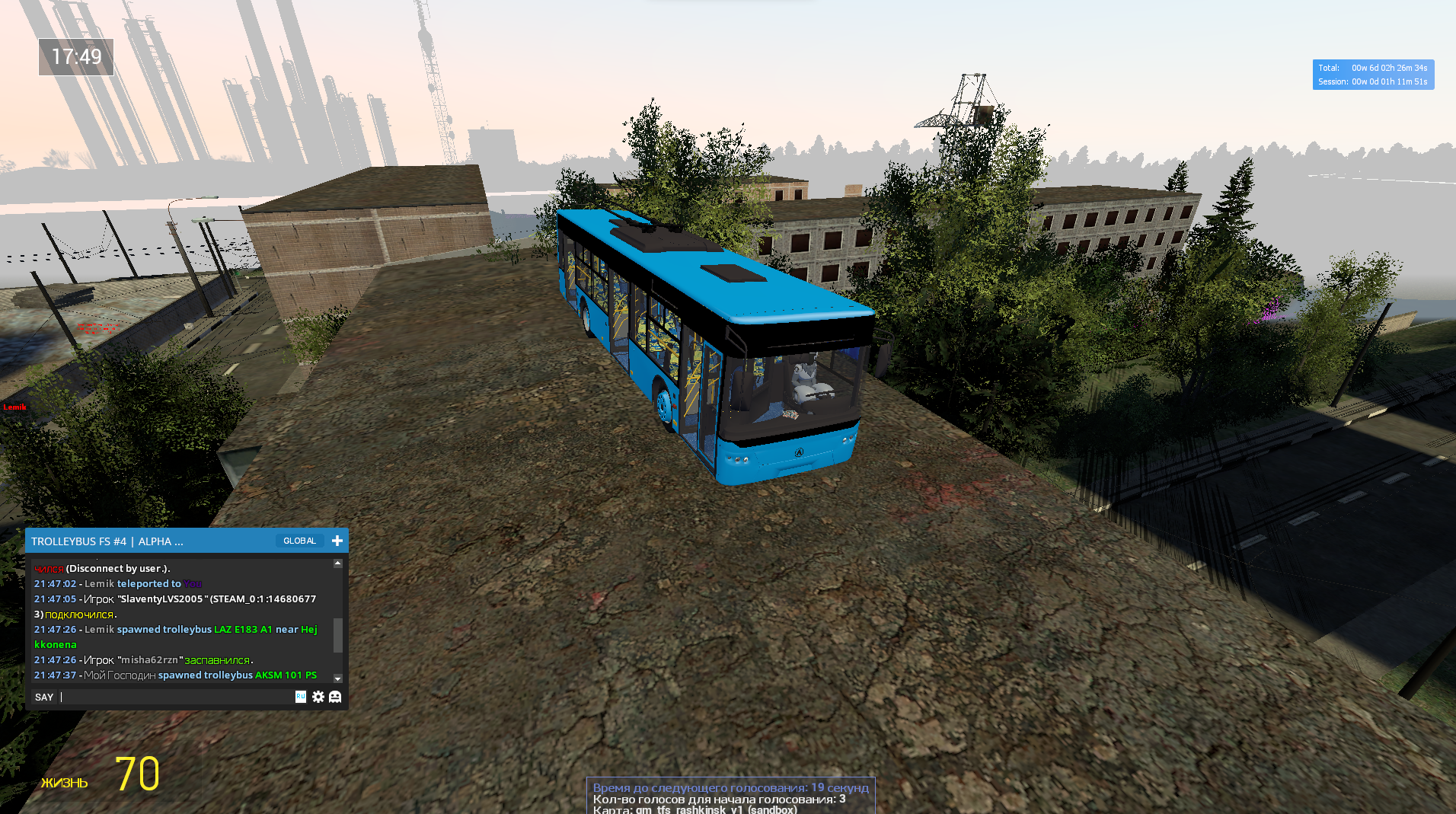Select the GLOBAL chat tab
The image size is (1456, 814).
point(299,541)
